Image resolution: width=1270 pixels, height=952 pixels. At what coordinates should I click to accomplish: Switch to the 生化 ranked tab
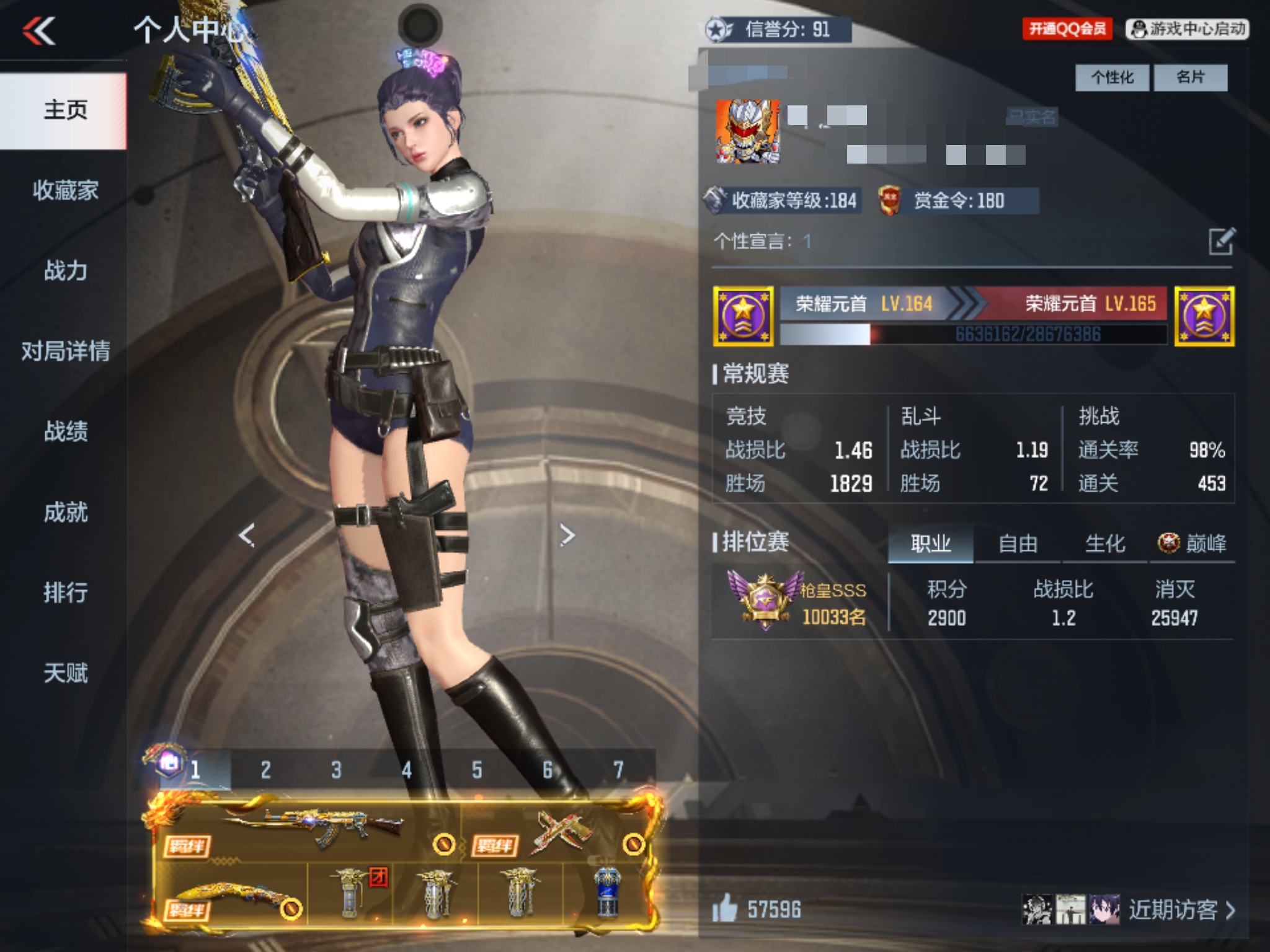[x=1104, y=544]
